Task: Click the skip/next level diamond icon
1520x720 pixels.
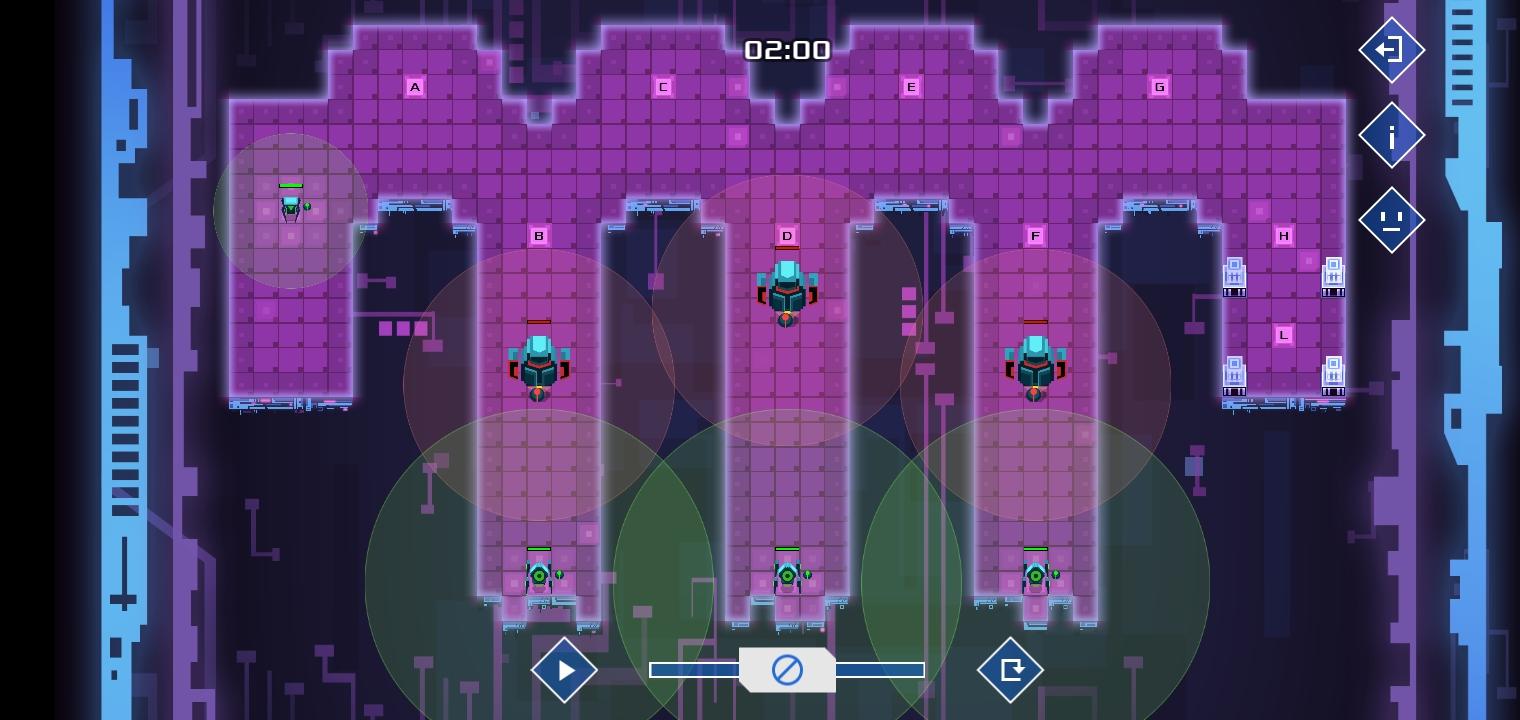Action: coord(1011,670)
